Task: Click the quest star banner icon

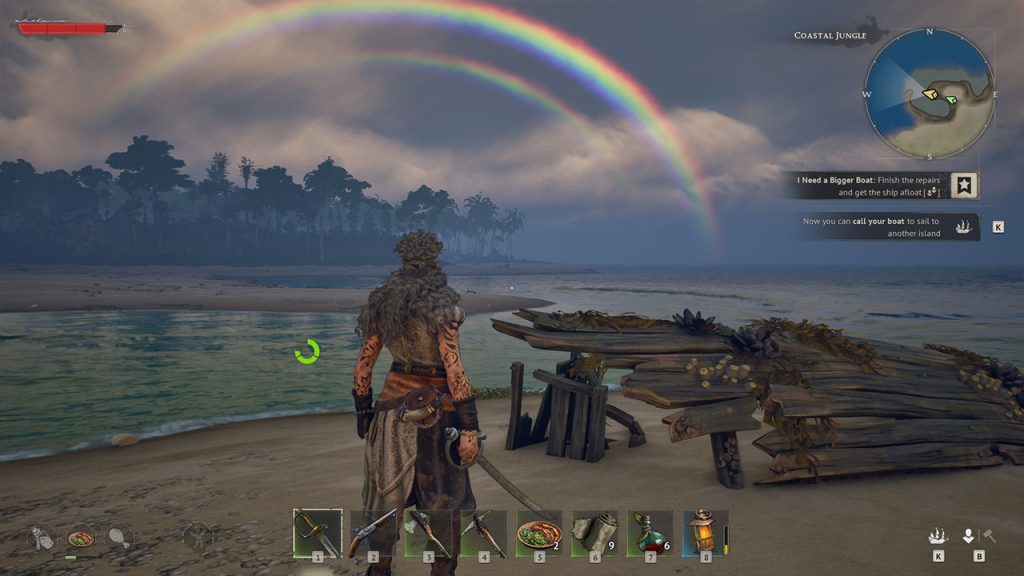Action: 964,185
